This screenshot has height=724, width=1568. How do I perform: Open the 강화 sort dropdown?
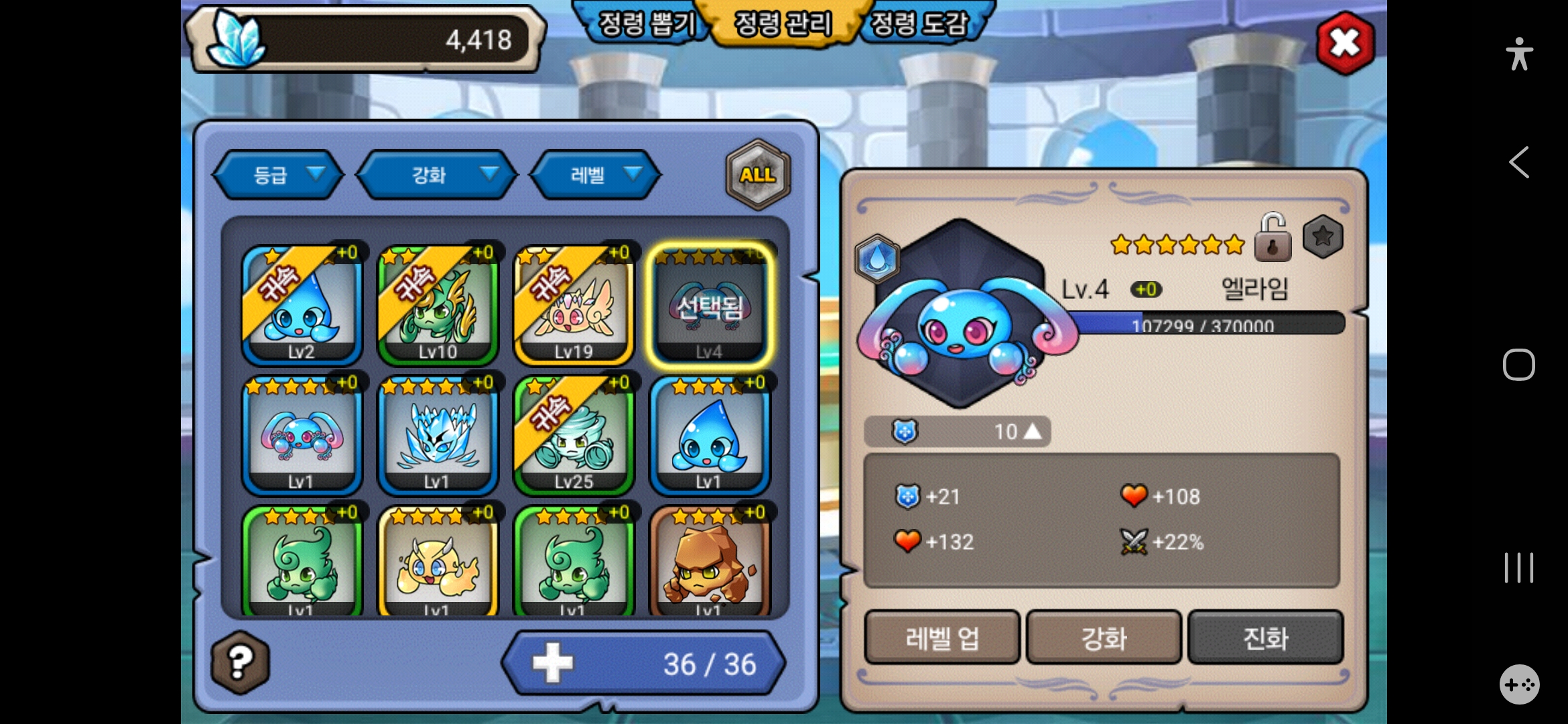(437, 175)
